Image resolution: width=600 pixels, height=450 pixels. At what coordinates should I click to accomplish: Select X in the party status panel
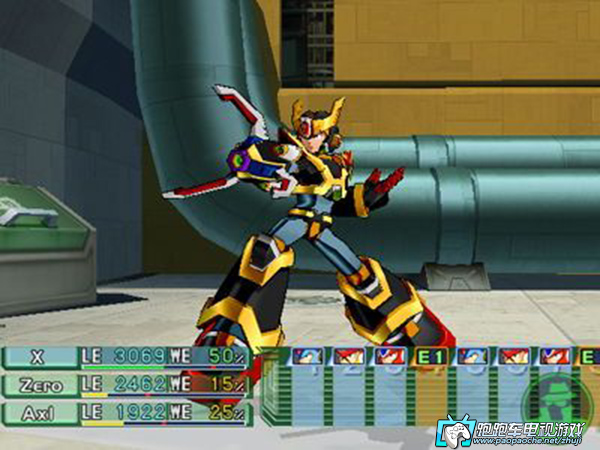coord(40,357)
